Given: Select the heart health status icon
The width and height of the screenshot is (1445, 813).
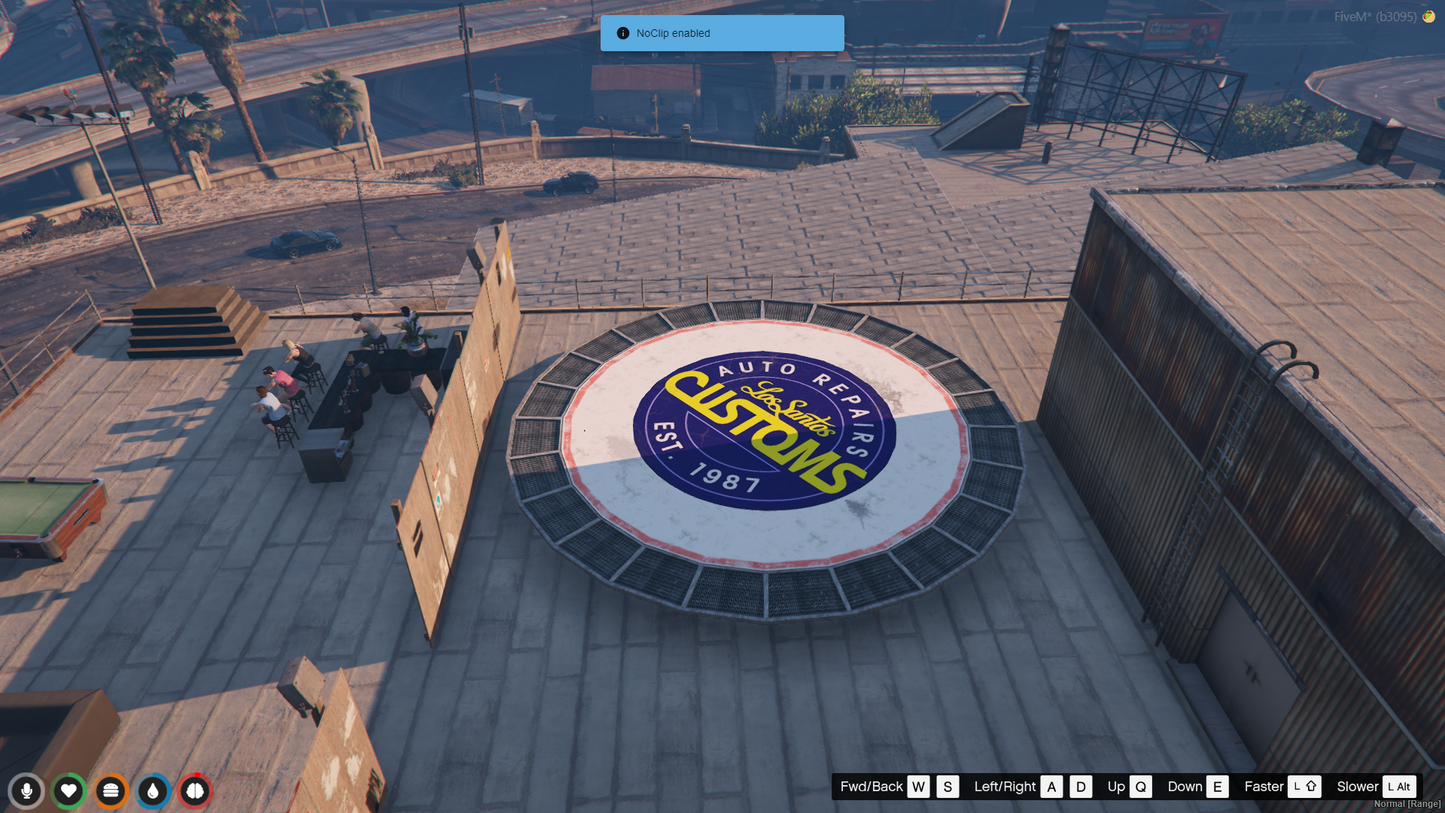Looking at the screenshot, I should pos(69,791).
